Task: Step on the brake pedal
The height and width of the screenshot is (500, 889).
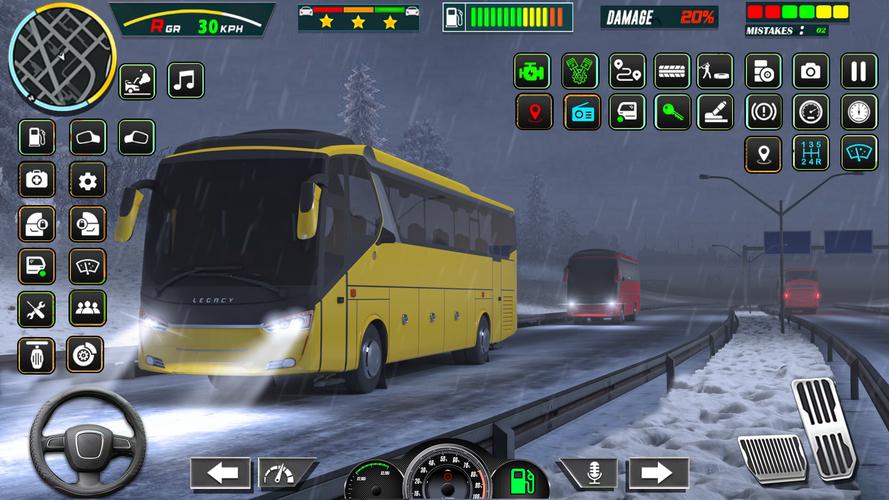Action: [773, 458]
